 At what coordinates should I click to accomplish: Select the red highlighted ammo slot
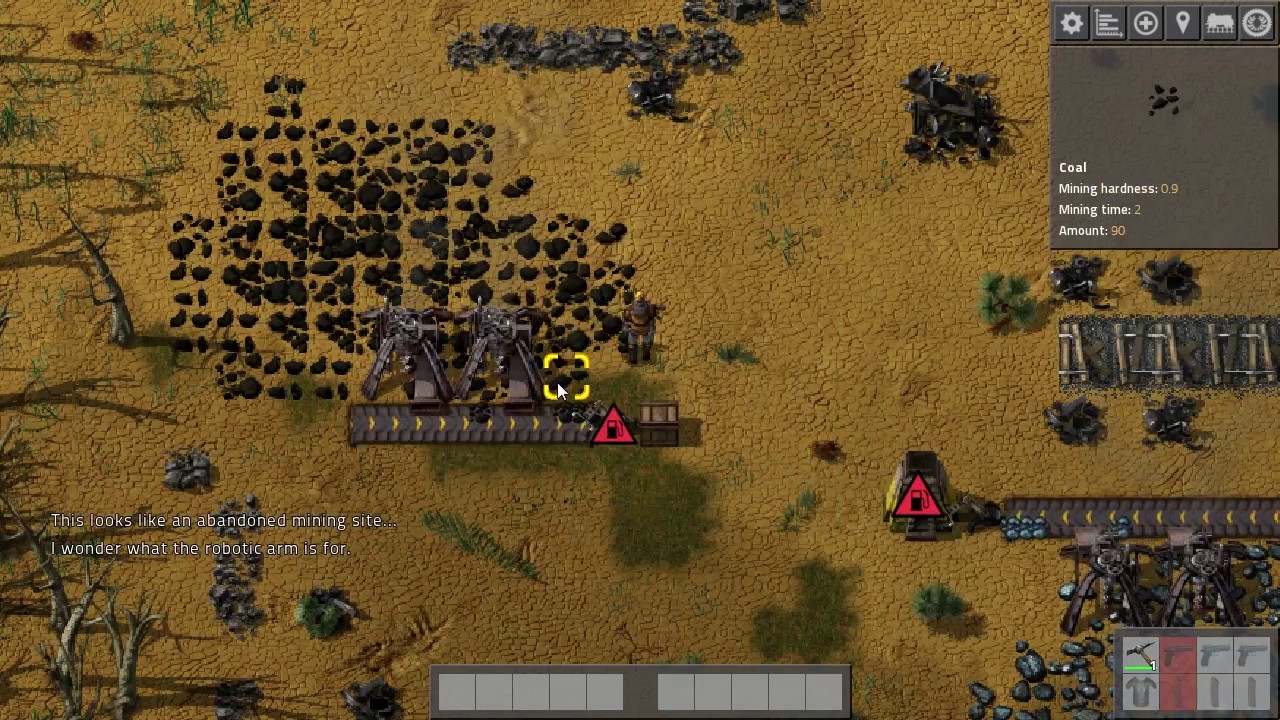(x=1178, y=692)
